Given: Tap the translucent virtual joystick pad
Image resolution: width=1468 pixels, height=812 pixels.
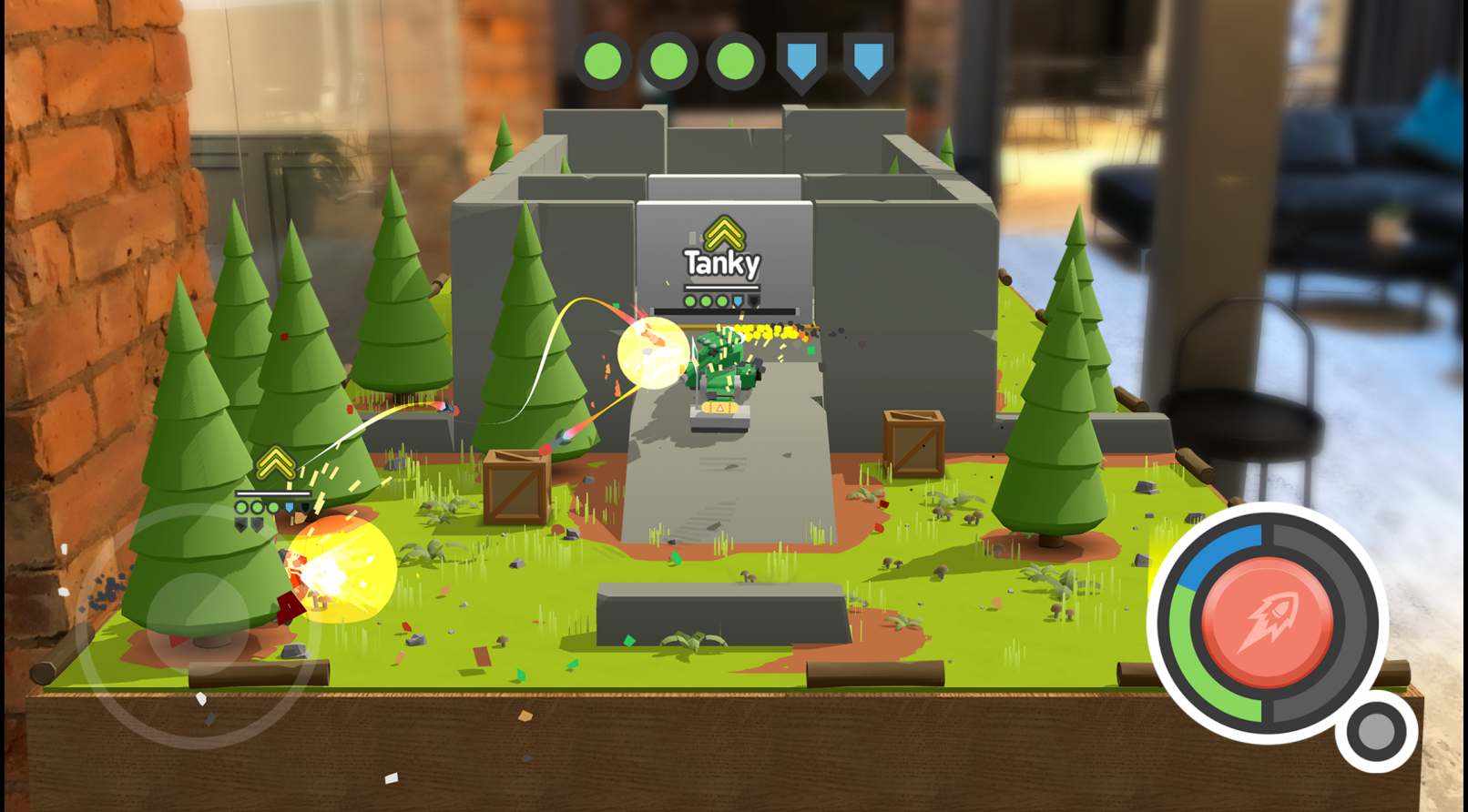Looking at the screenshot, I should (x=199, y=624).
